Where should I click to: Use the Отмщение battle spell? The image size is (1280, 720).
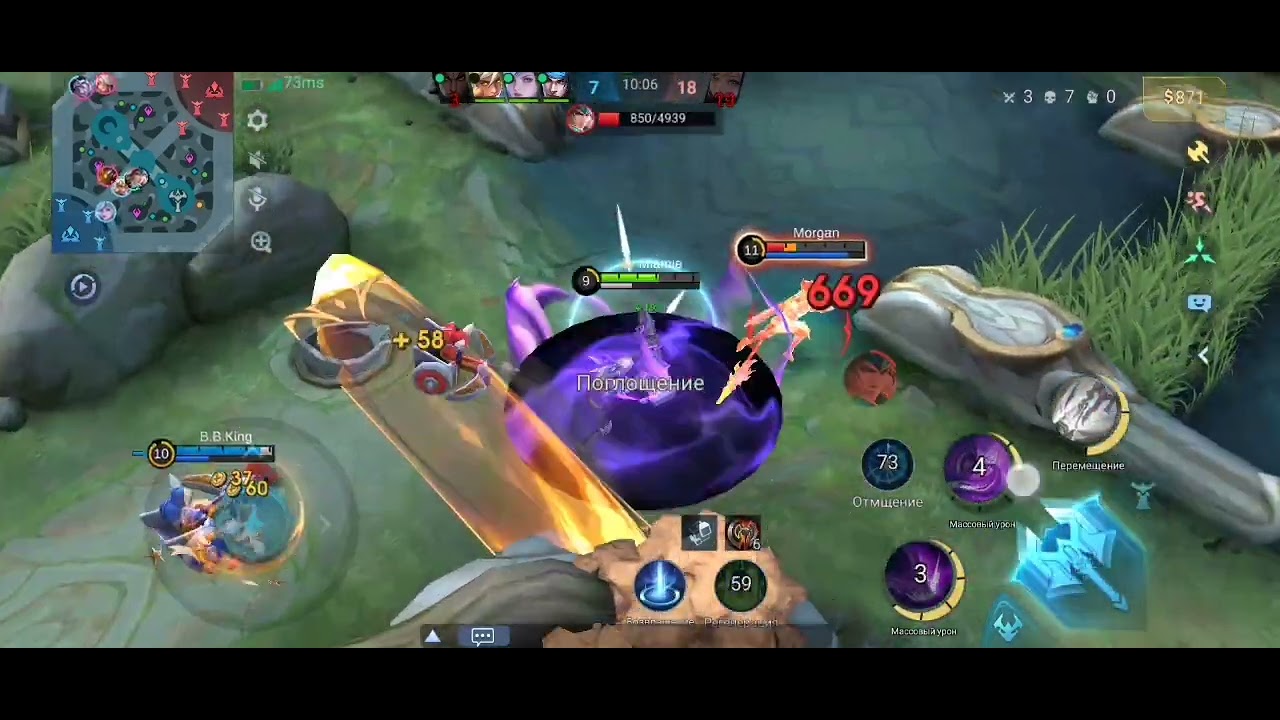click(887, 464)
